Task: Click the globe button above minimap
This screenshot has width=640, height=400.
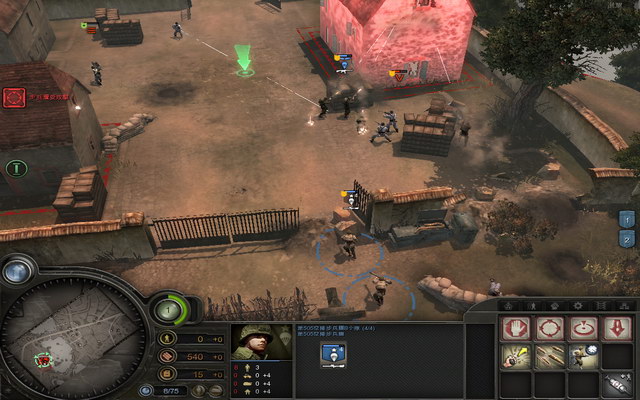Action: pyautogui.click(x=17, y=270)
